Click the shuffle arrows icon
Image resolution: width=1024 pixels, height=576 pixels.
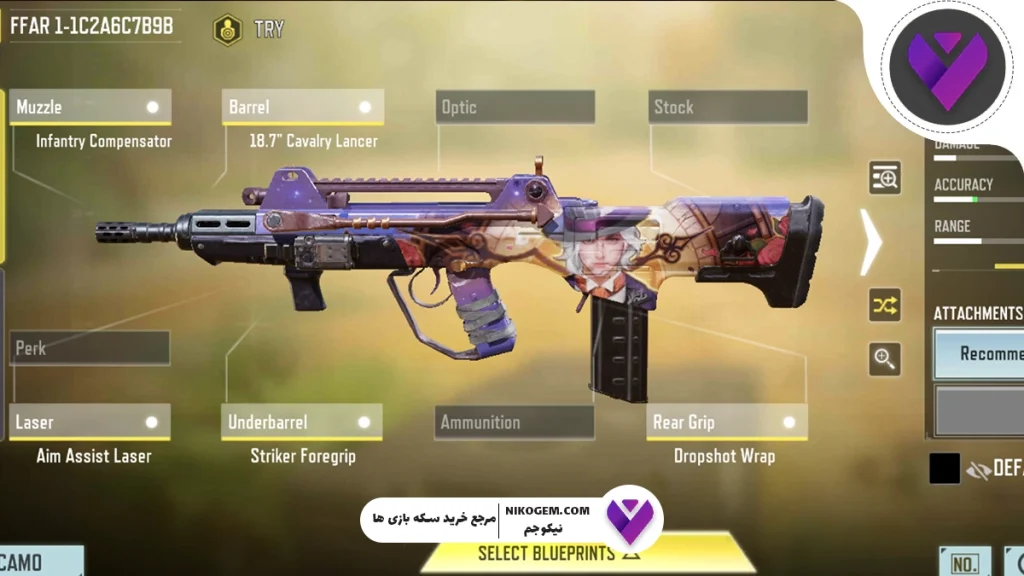pyautogui.click(x=884, y=306)
